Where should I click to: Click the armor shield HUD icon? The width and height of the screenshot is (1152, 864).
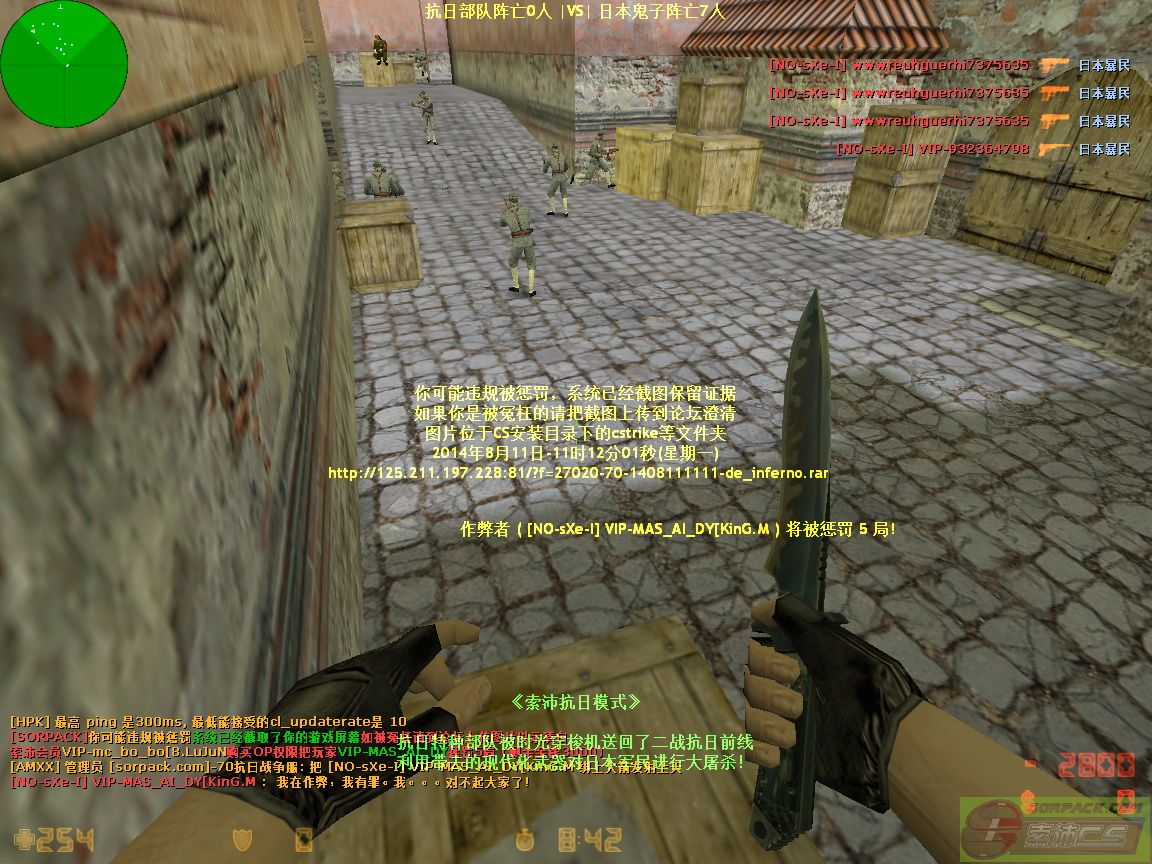pos(243,839)
